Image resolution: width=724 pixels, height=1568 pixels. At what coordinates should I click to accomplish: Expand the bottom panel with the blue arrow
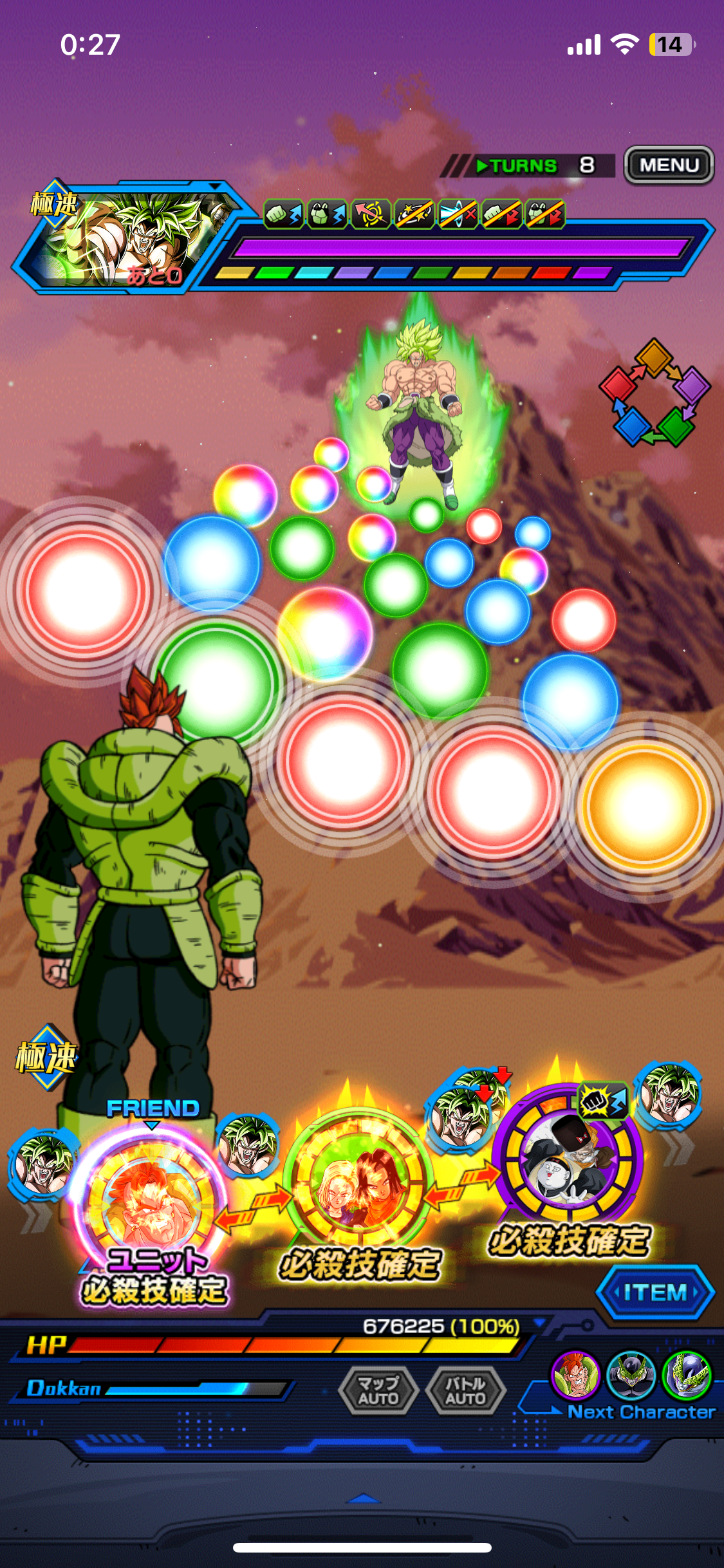pos(363,1499)
